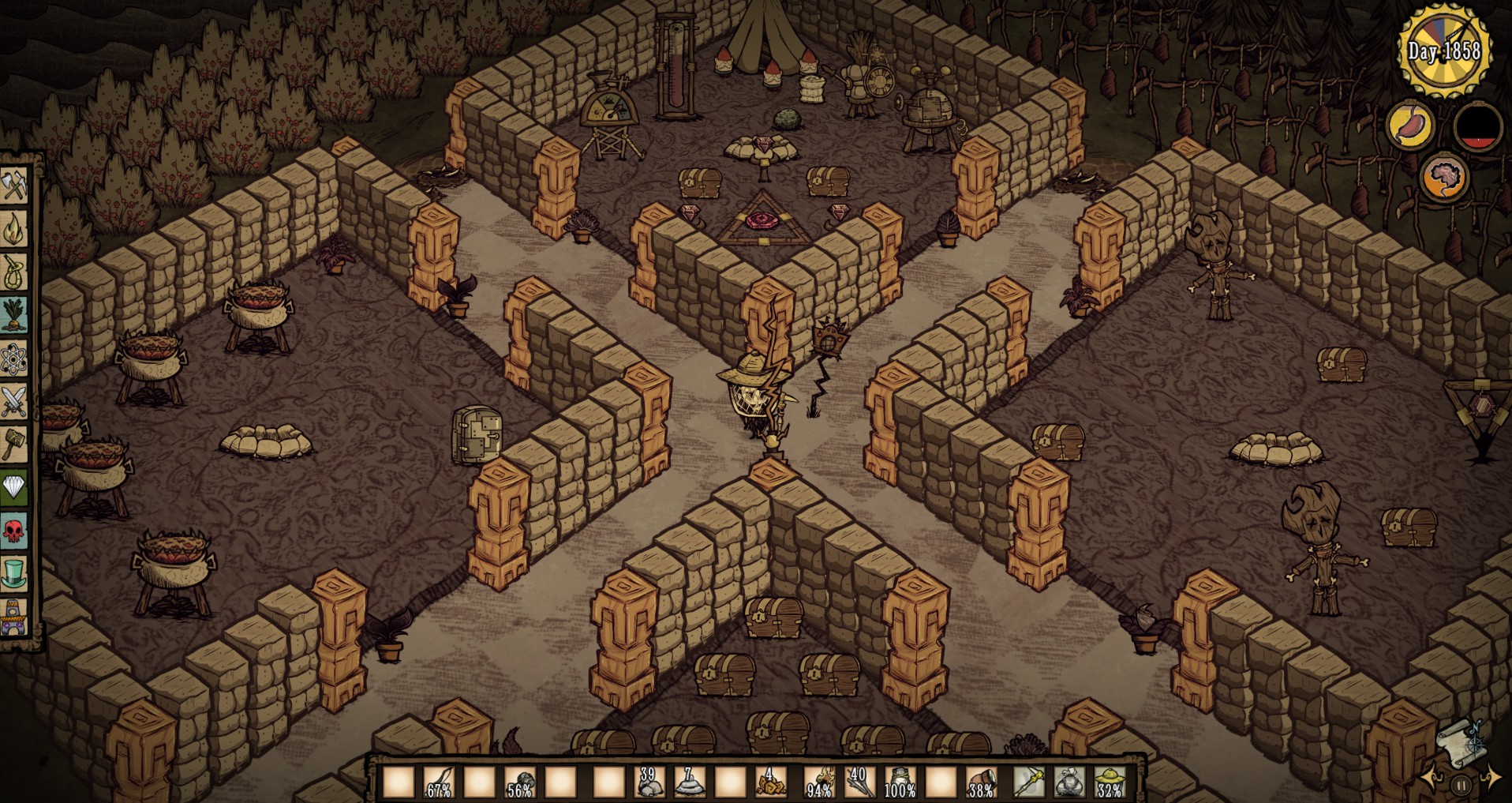Screen dimensions: 1512x803
Task: Click the equipped straw hat slot
Action: tap(1110, 782)
